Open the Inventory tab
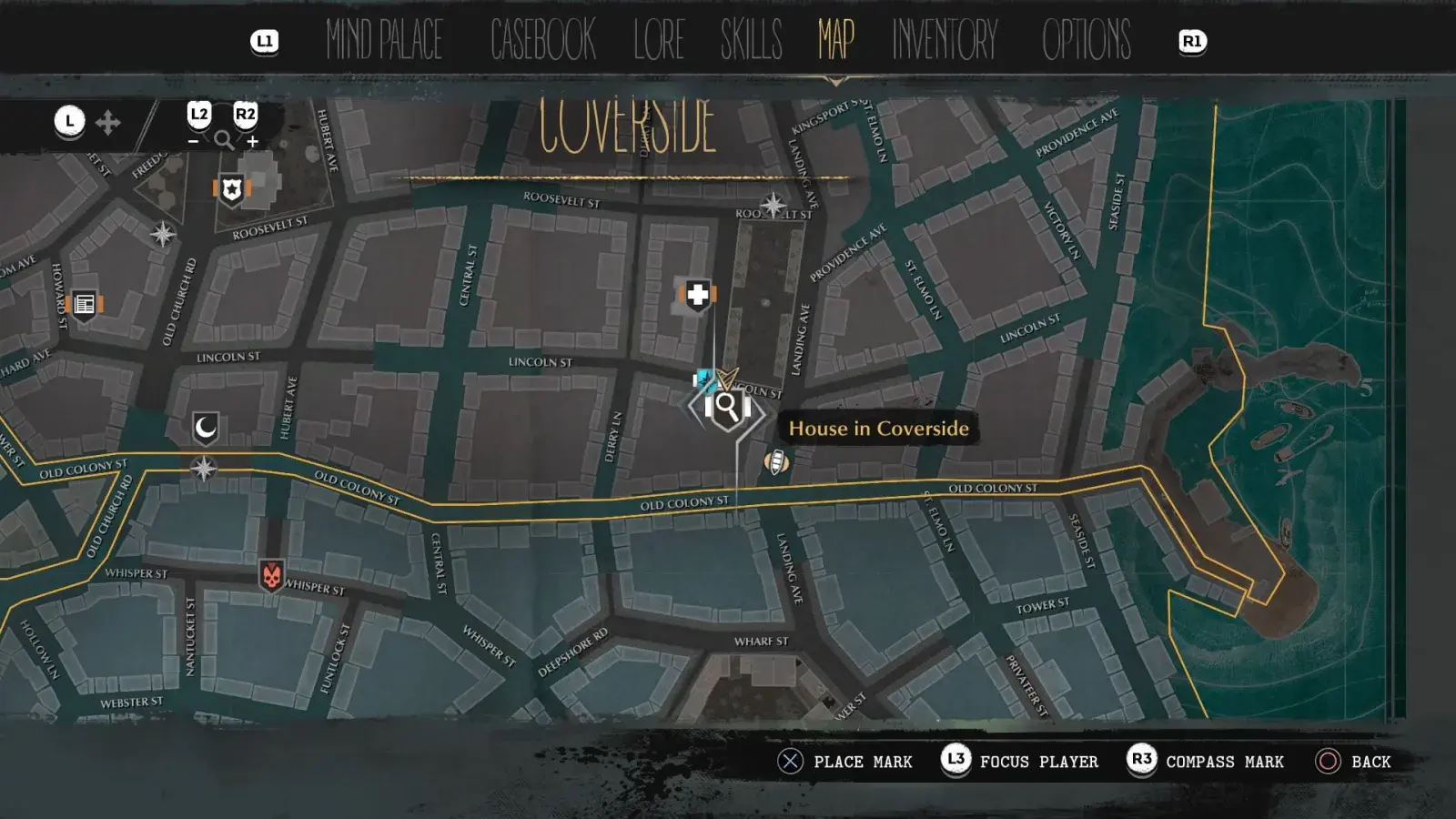The height and width of the screenshot is (819, 1456). tap(945, 40)
